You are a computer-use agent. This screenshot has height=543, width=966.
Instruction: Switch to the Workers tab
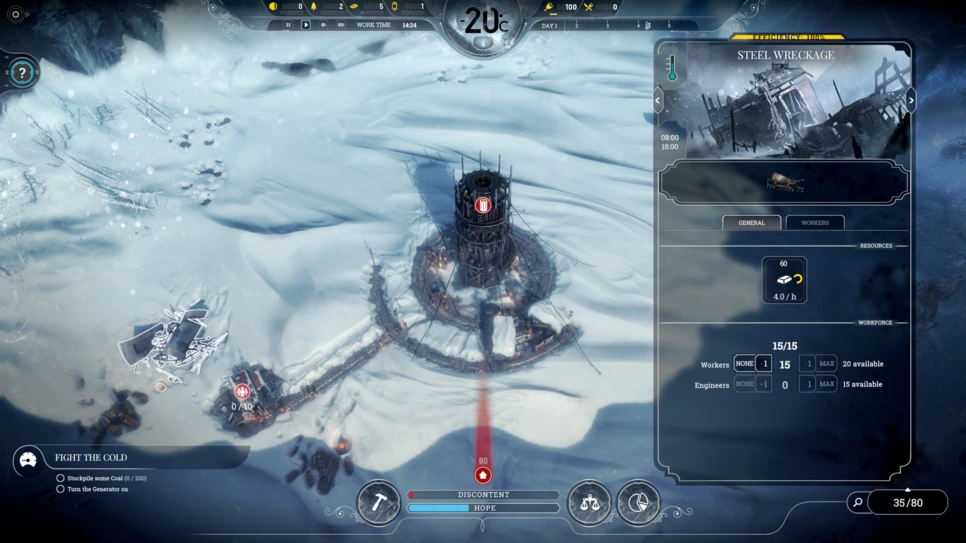(814, 223)
